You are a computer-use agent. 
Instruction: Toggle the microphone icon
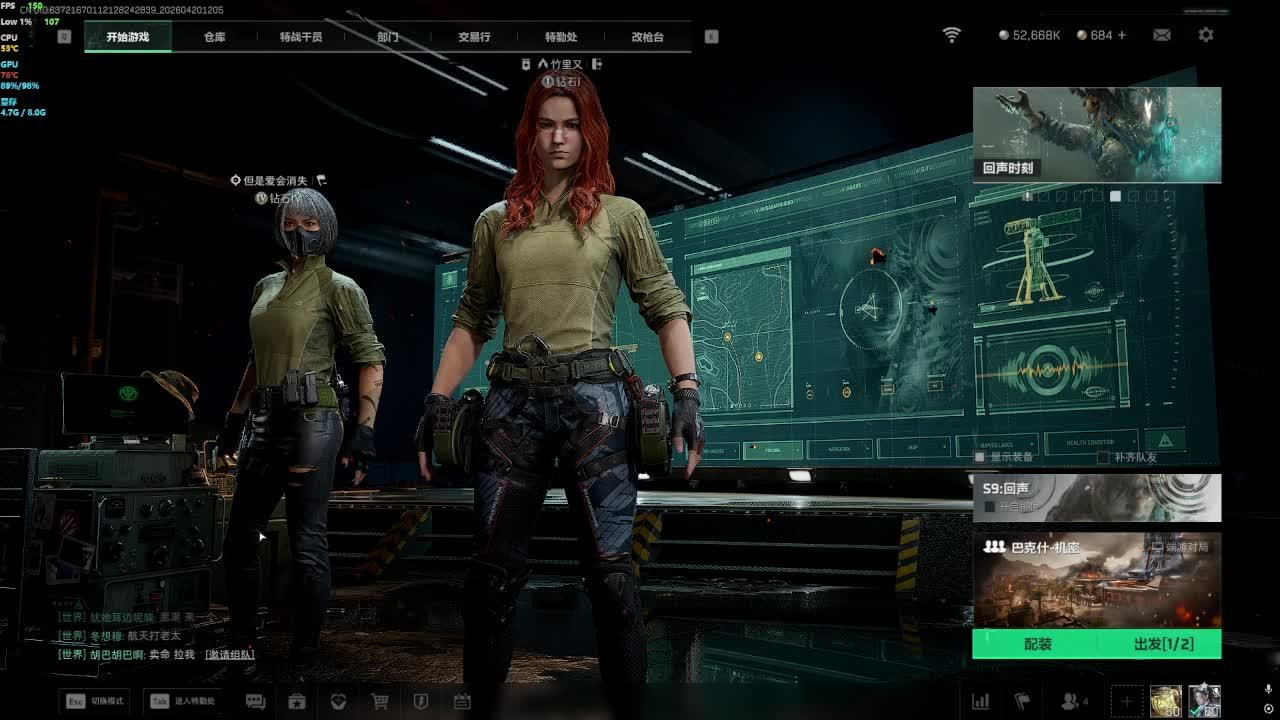click(x=1268, y=689)
